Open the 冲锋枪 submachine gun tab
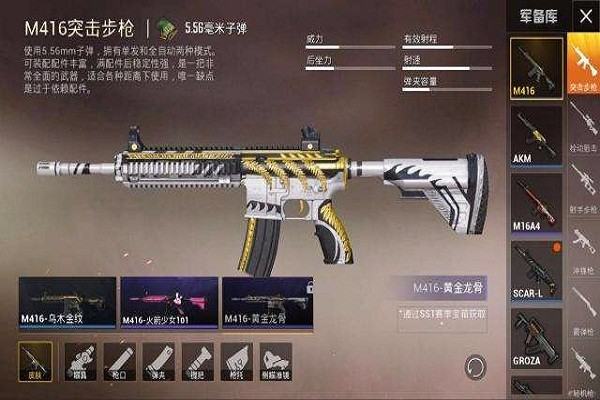The height and width of the screenshot is (400, 600). pos(584,250)
